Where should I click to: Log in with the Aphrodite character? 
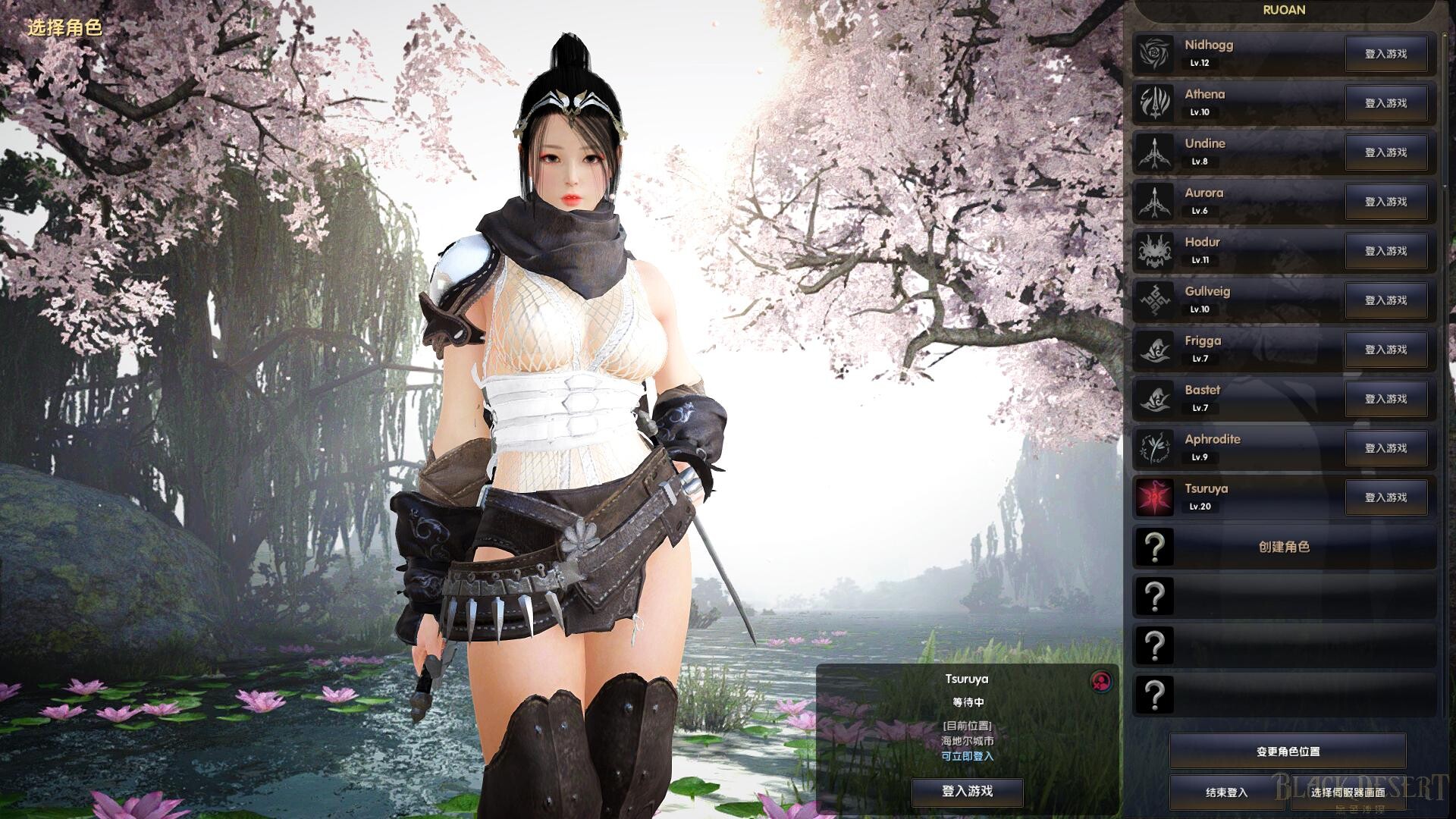(1385, 448)
